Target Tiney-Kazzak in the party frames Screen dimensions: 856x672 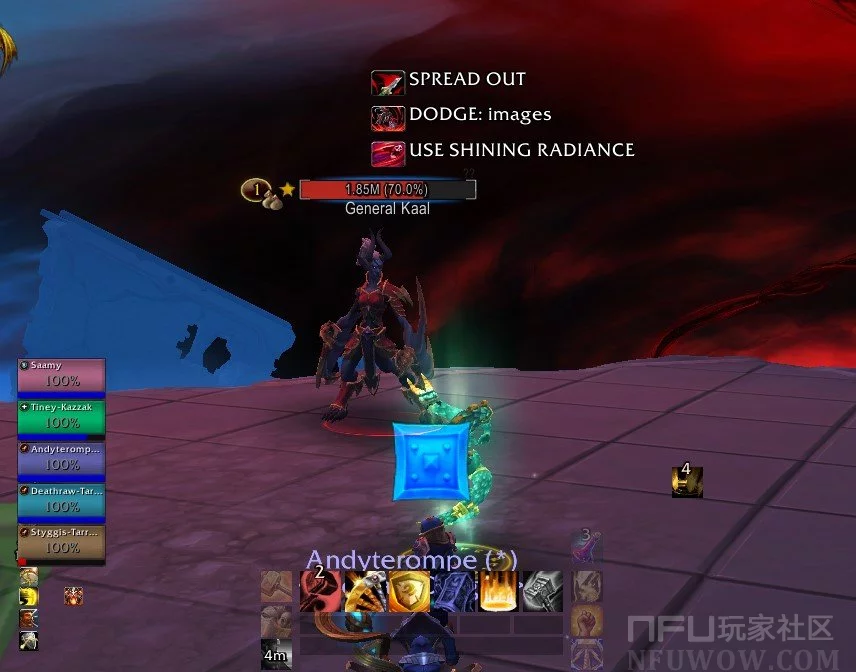click(61, 416)
